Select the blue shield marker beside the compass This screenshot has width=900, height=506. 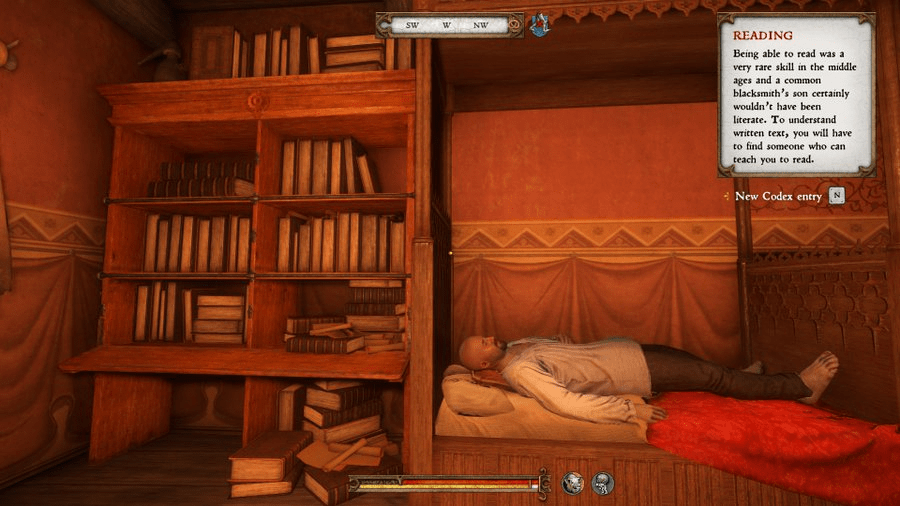pyautogui.click(x=540, y=25)
